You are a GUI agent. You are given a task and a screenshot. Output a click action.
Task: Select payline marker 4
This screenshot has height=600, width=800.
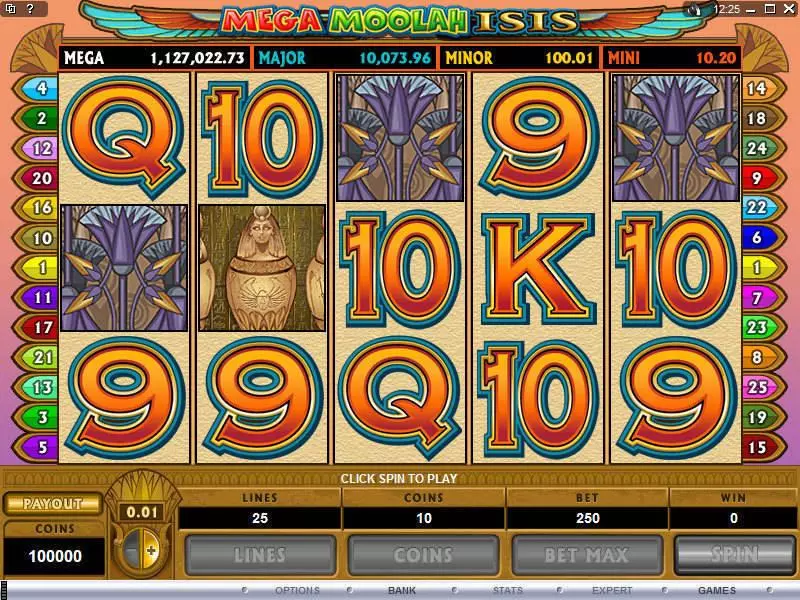coord(41,88)
